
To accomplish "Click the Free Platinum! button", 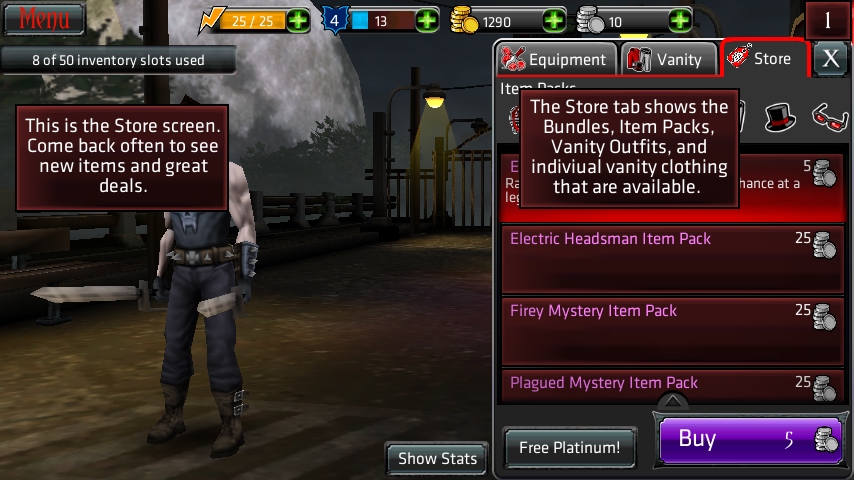I will [x=569, y=448].
